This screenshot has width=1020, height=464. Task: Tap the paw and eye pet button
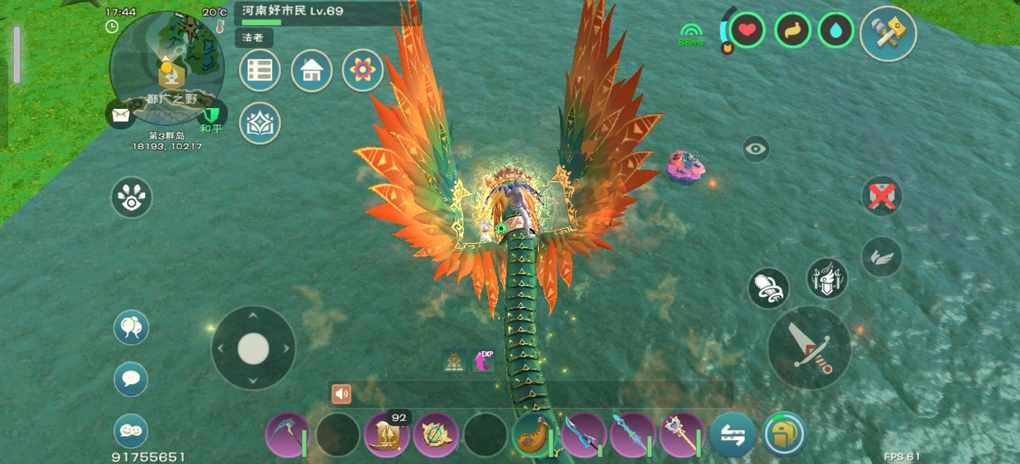point(131,197)
